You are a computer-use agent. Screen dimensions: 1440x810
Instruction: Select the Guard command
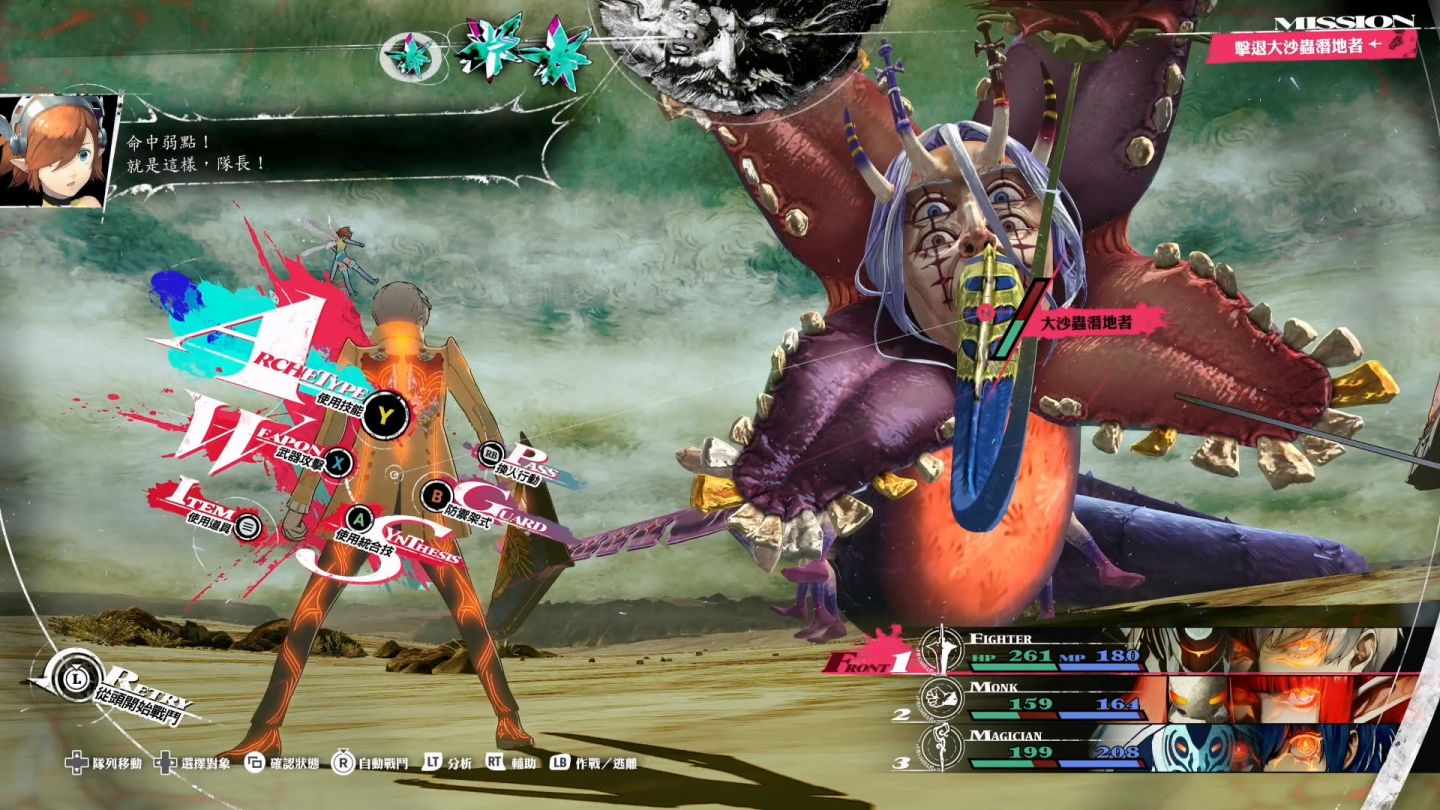[436, 494]
